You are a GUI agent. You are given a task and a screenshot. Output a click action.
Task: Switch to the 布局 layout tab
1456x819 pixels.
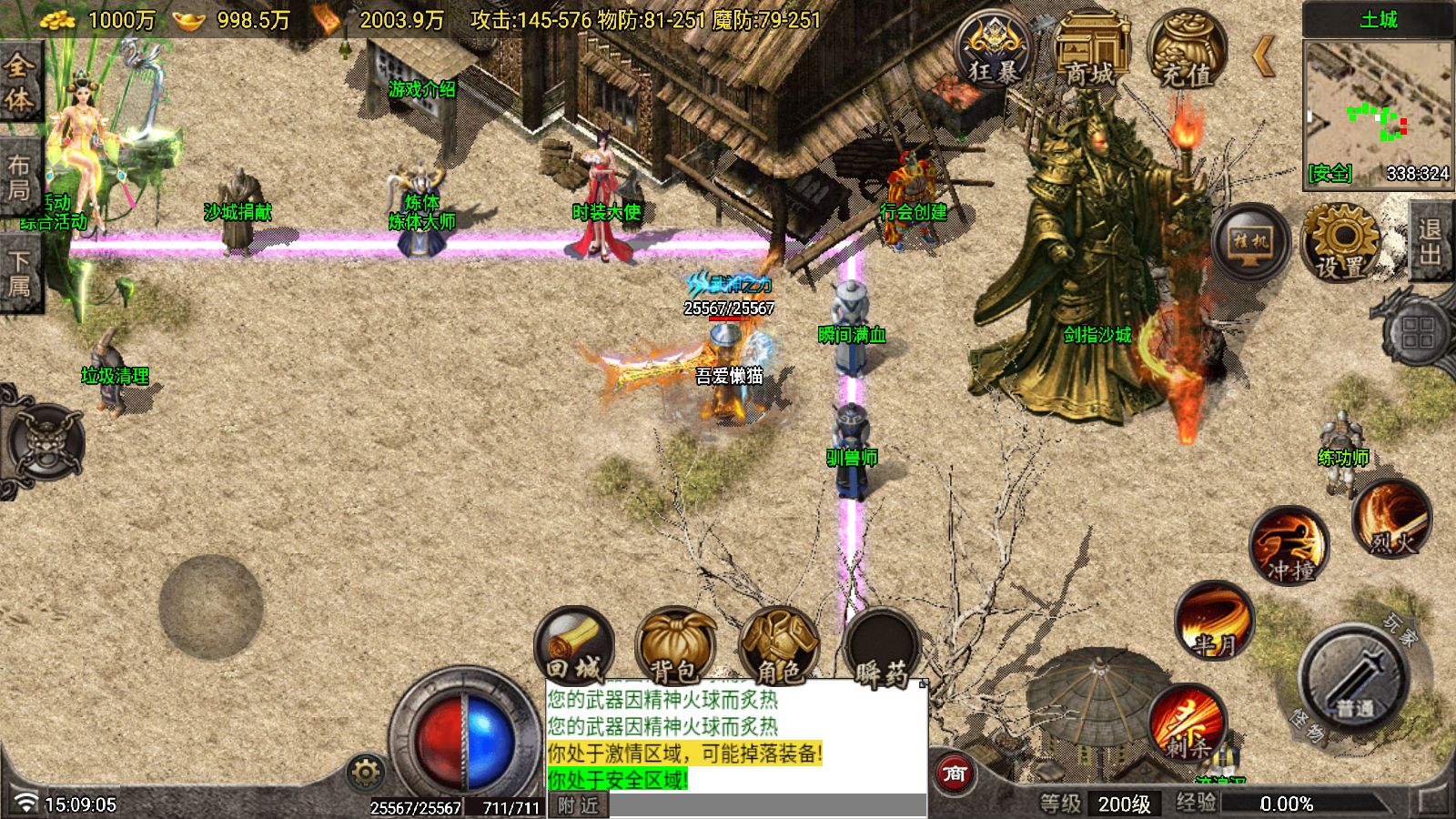(x=20, y=177)
